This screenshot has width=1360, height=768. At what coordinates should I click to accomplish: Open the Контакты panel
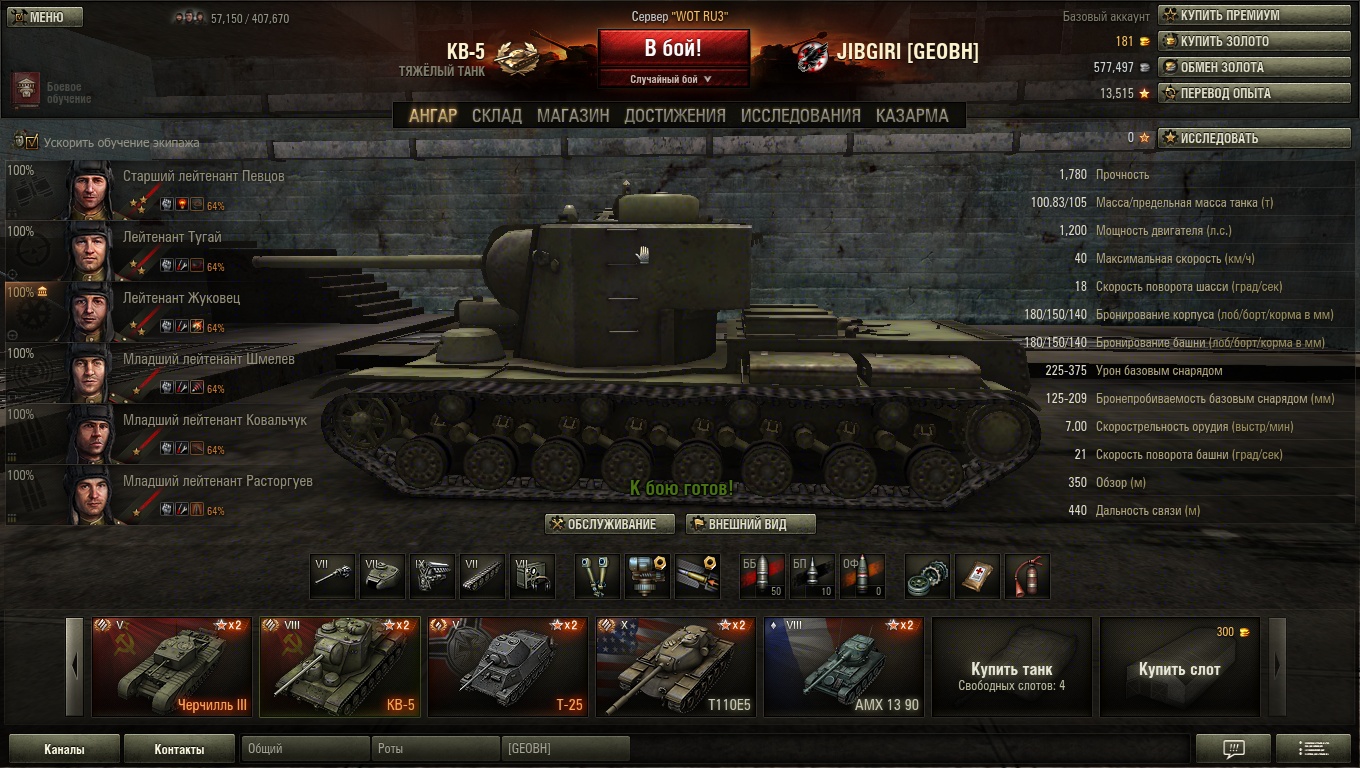pos(179,749)
